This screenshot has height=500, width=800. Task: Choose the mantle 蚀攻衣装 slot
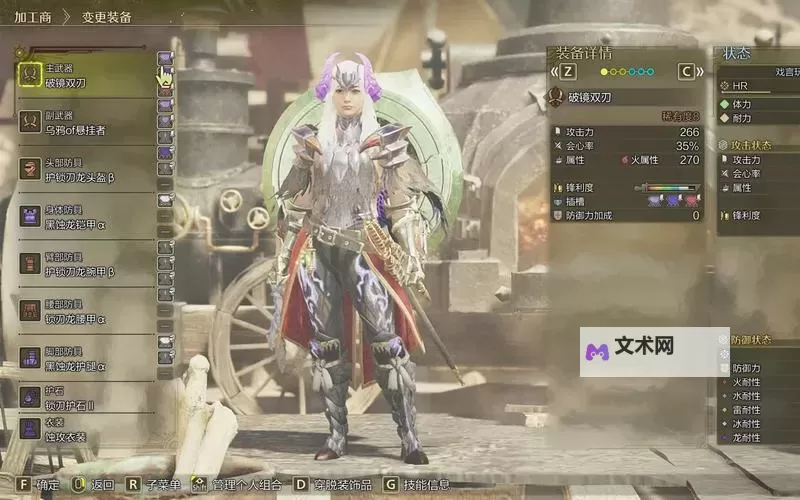click(x=85, y=430)
